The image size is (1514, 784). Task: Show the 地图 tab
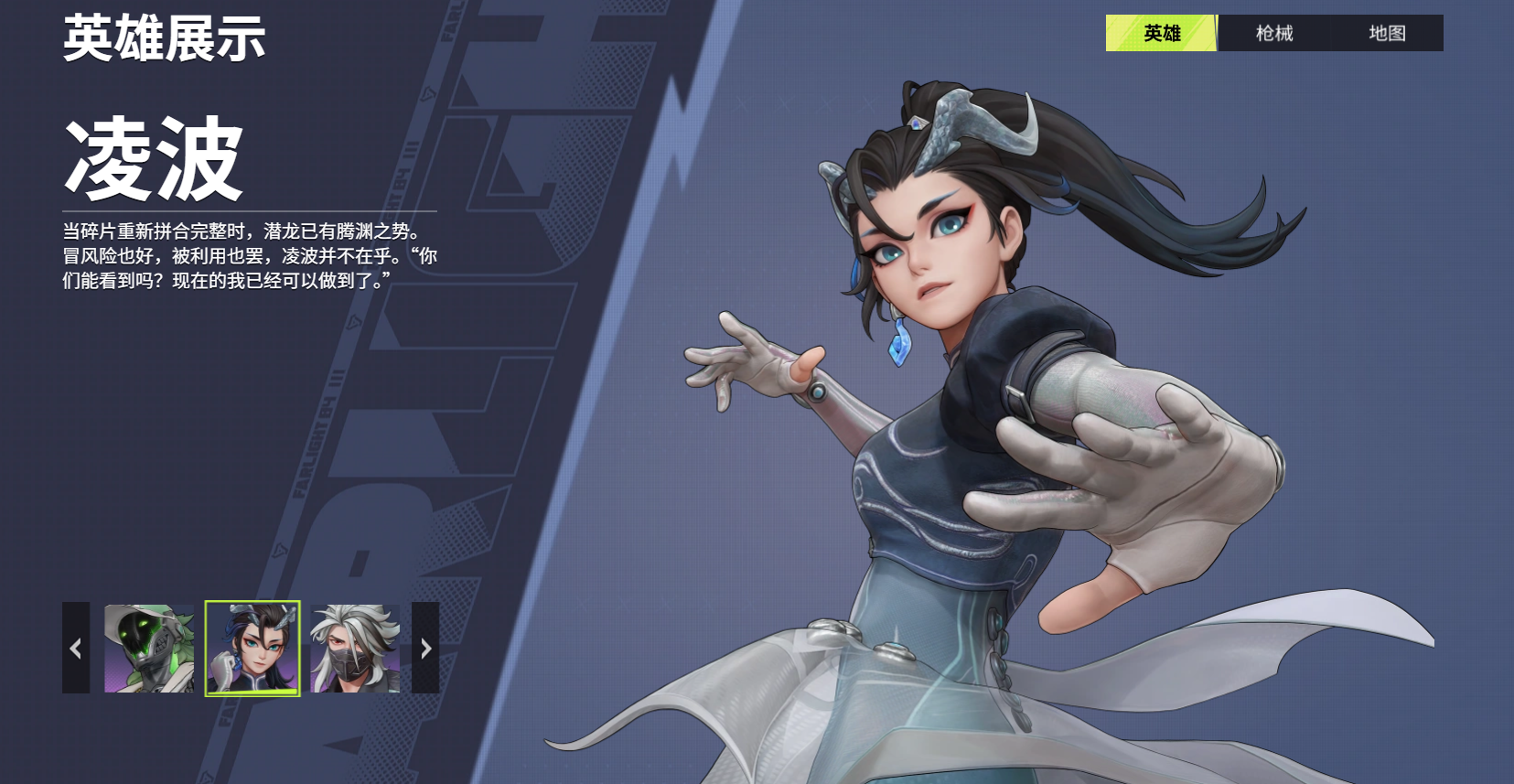click(1387, 33)
